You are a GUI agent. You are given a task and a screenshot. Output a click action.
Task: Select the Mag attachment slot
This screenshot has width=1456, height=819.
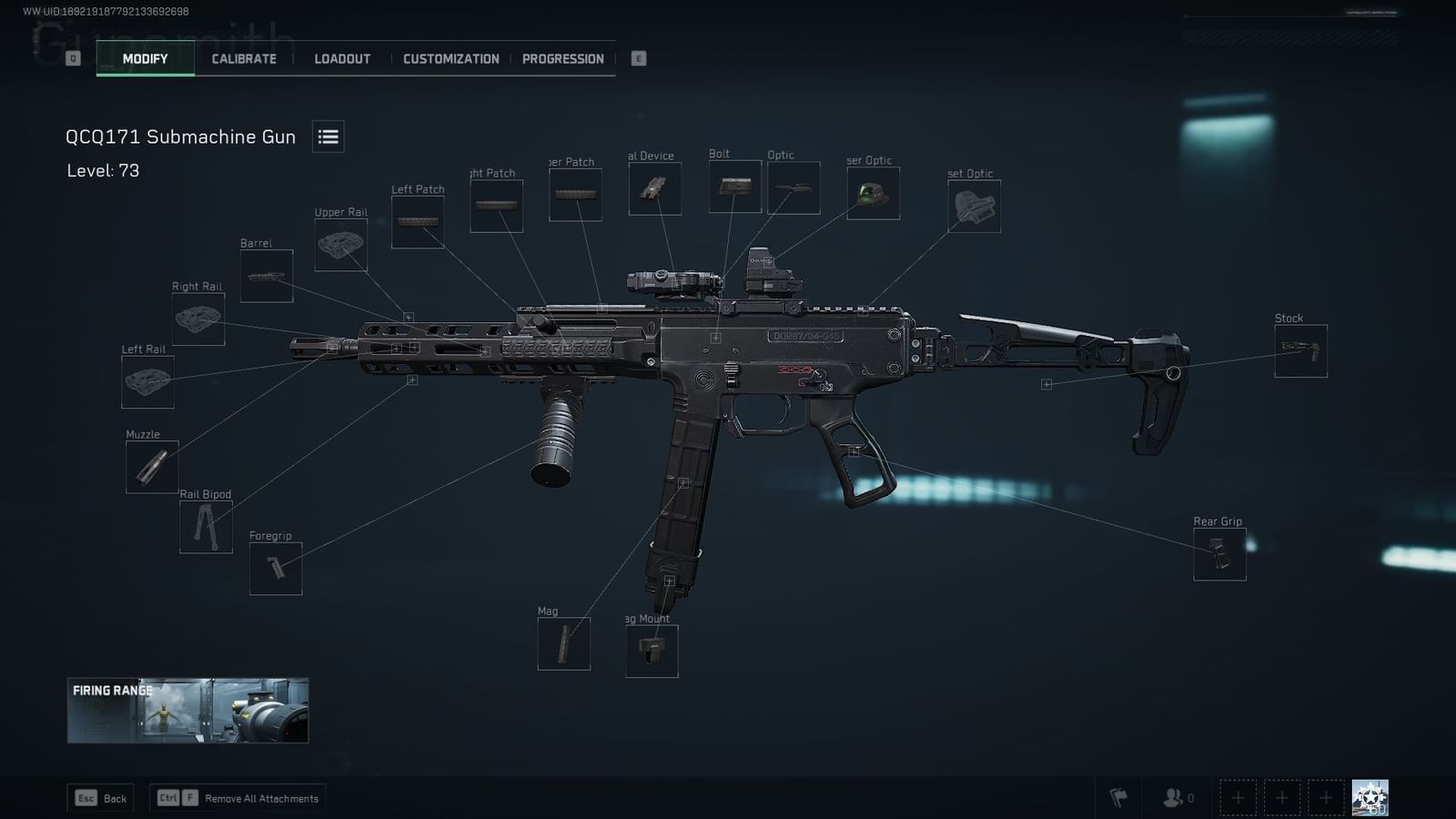coord(563,644)
